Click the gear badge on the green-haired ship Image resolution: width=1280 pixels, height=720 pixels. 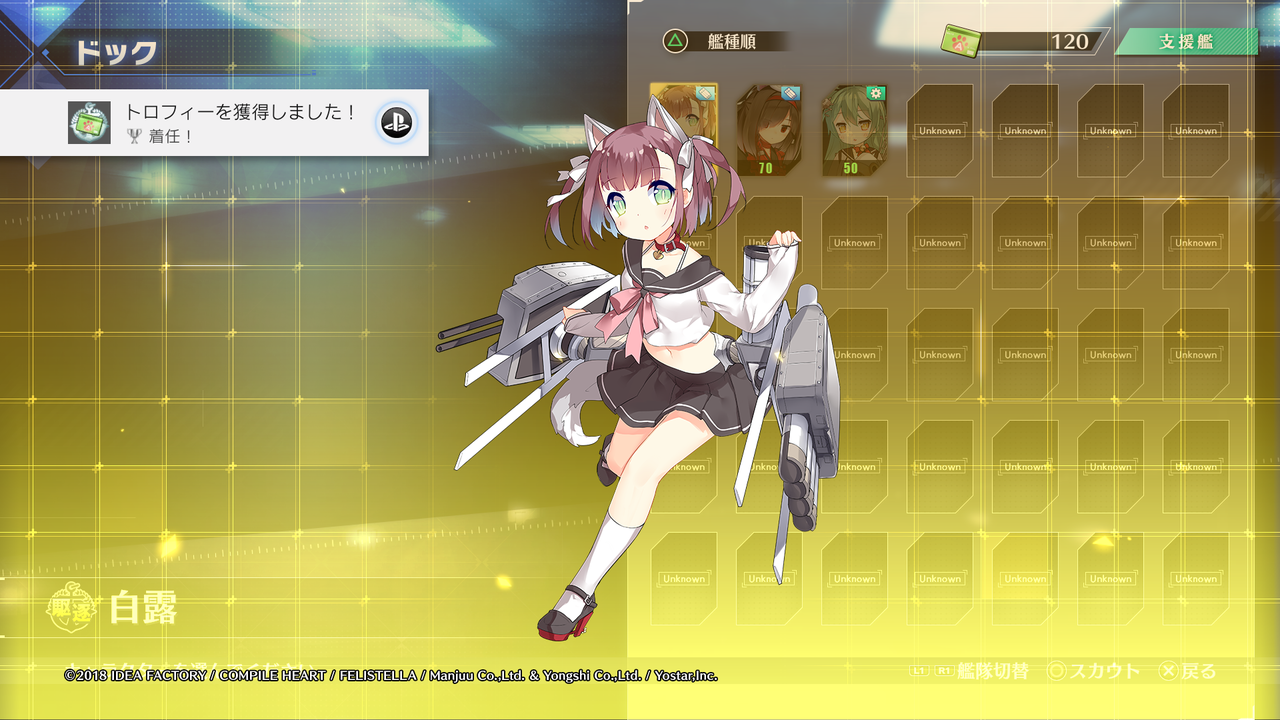click(x=875, y=93)
